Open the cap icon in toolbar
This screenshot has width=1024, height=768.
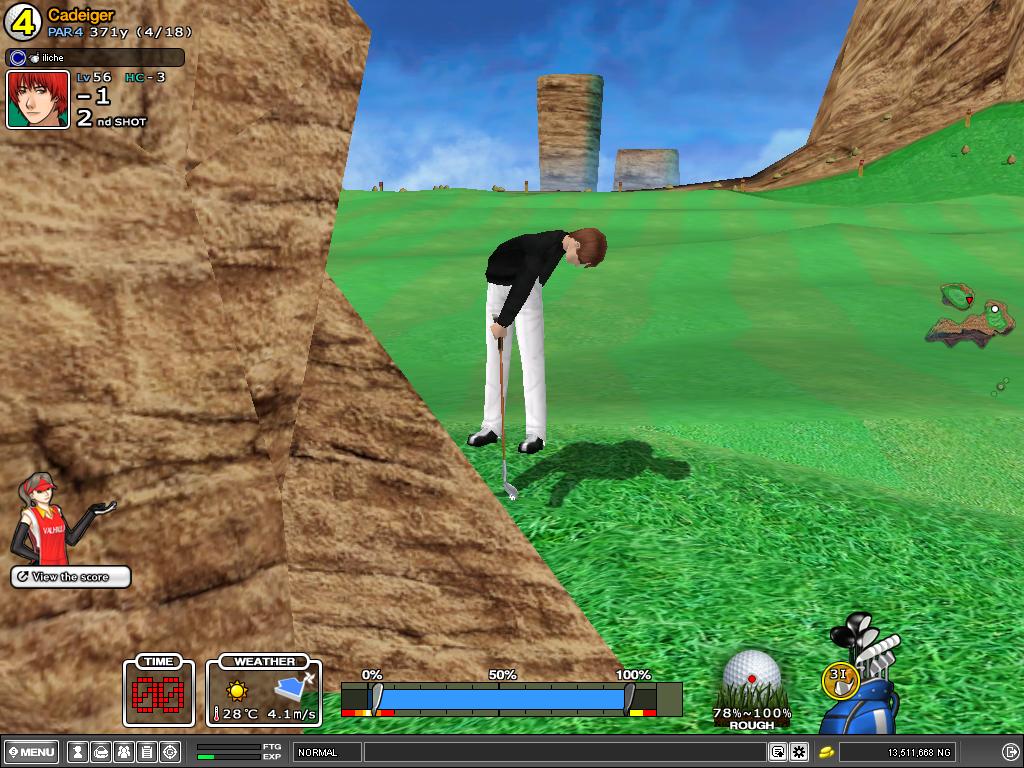point(101,752)
